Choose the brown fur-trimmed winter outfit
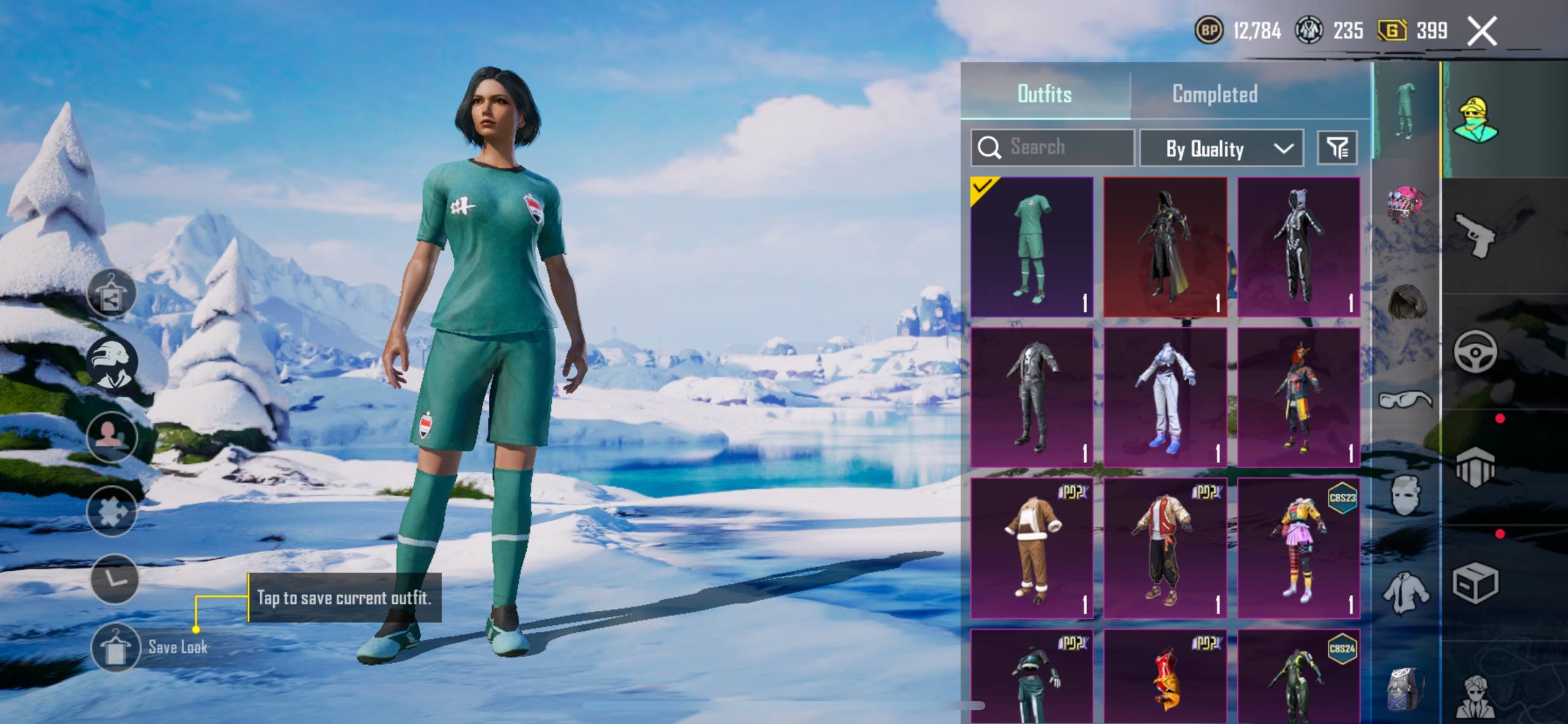1568x724 pixels. [1031, 548]
